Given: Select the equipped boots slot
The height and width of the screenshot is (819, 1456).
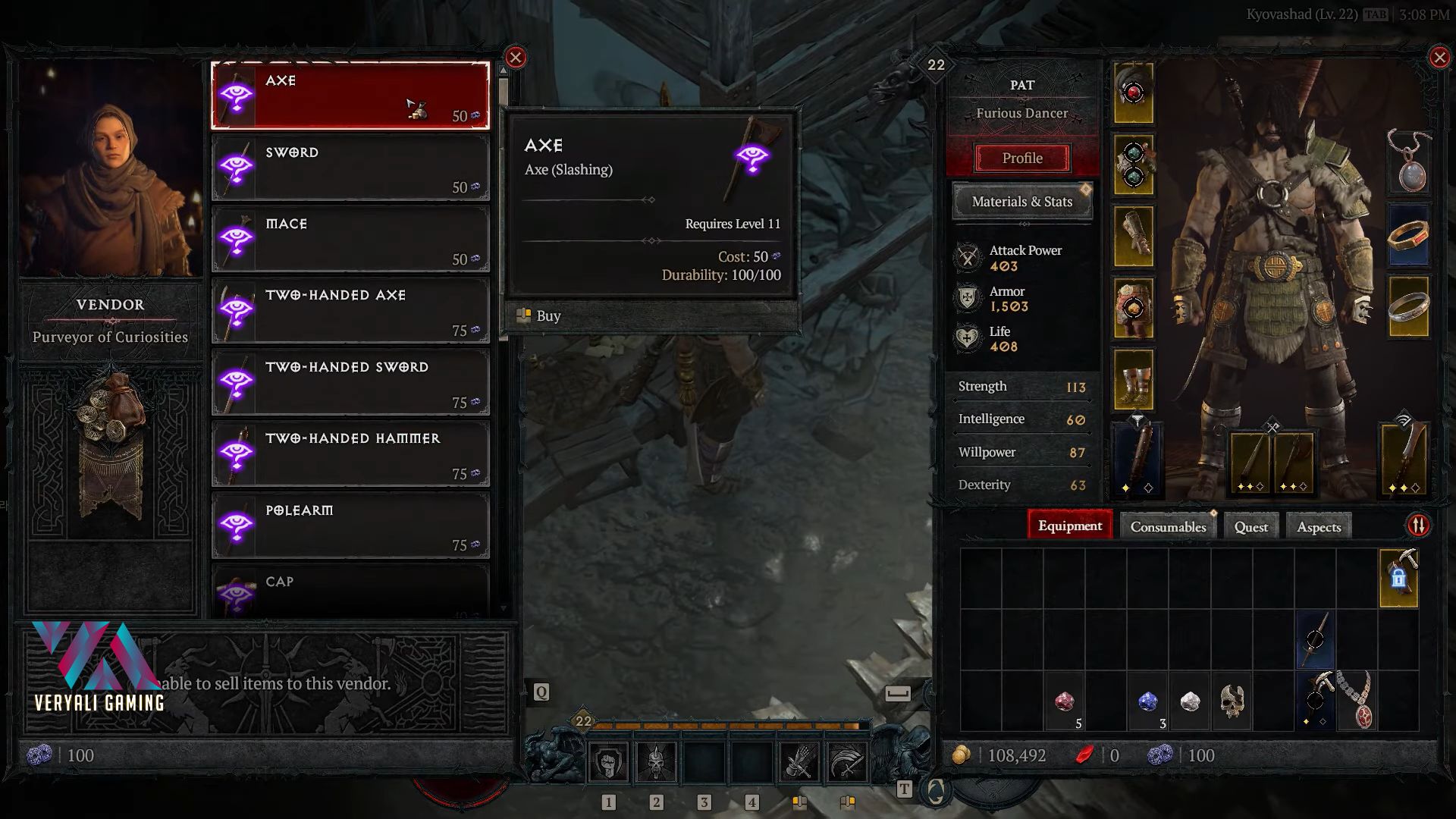Looking at the screenshot, I should coord(1134,379).
